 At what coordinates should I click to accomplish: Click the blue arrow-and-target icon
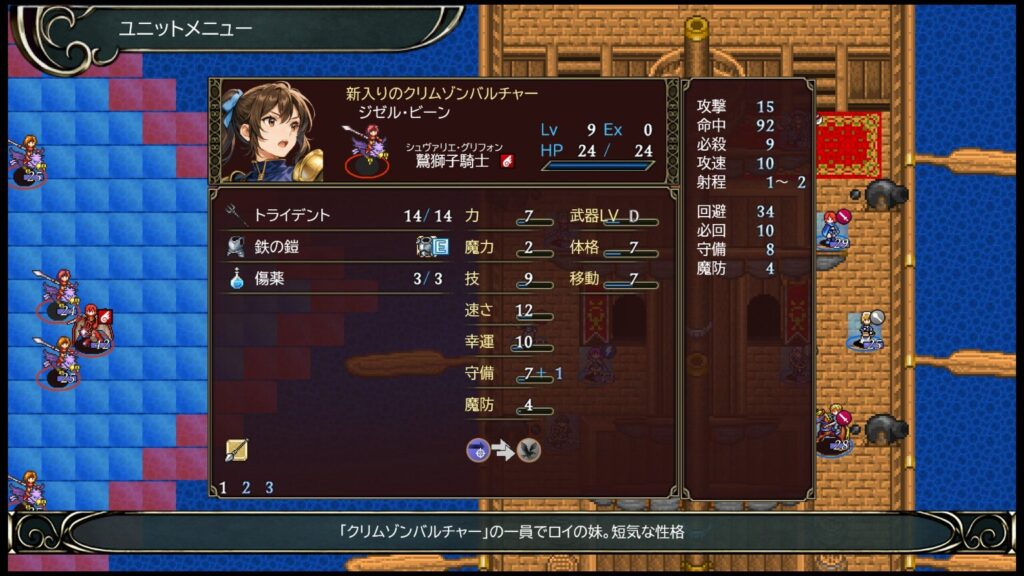478,451
